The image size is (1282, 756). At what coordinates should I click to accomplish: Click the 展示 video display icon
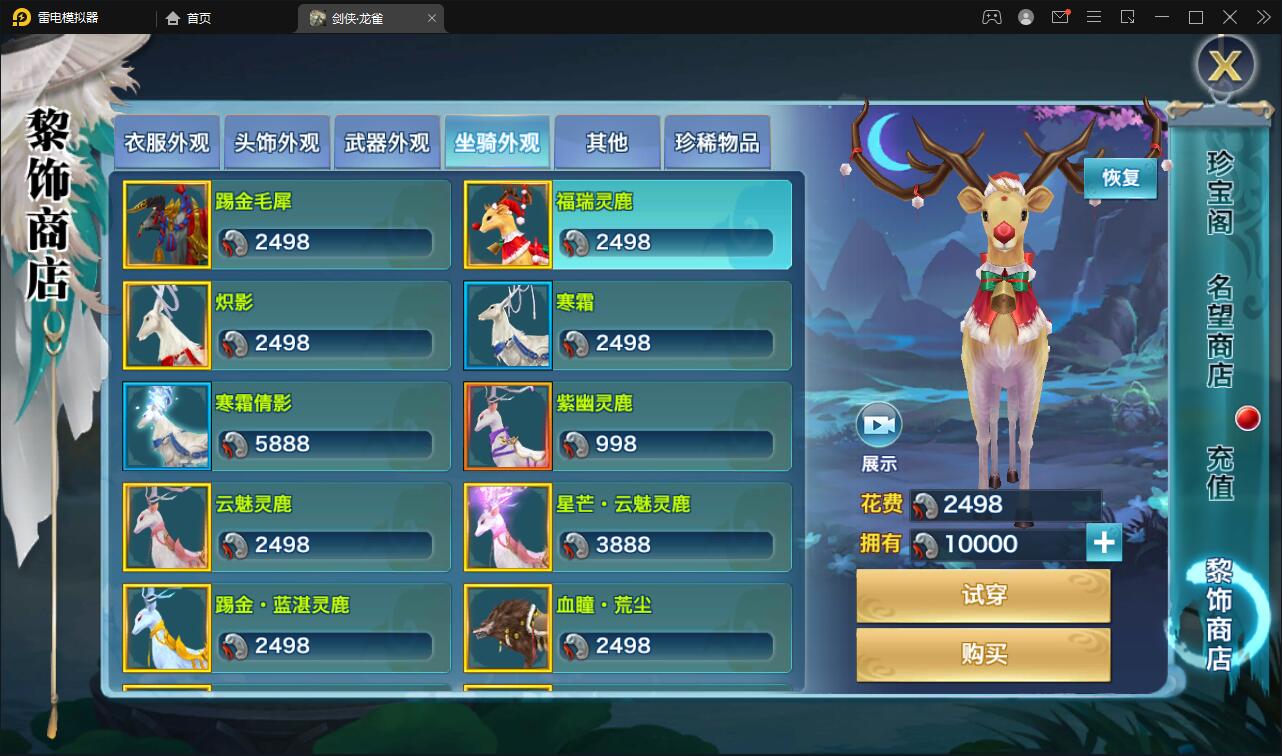[x=879, y=424]
